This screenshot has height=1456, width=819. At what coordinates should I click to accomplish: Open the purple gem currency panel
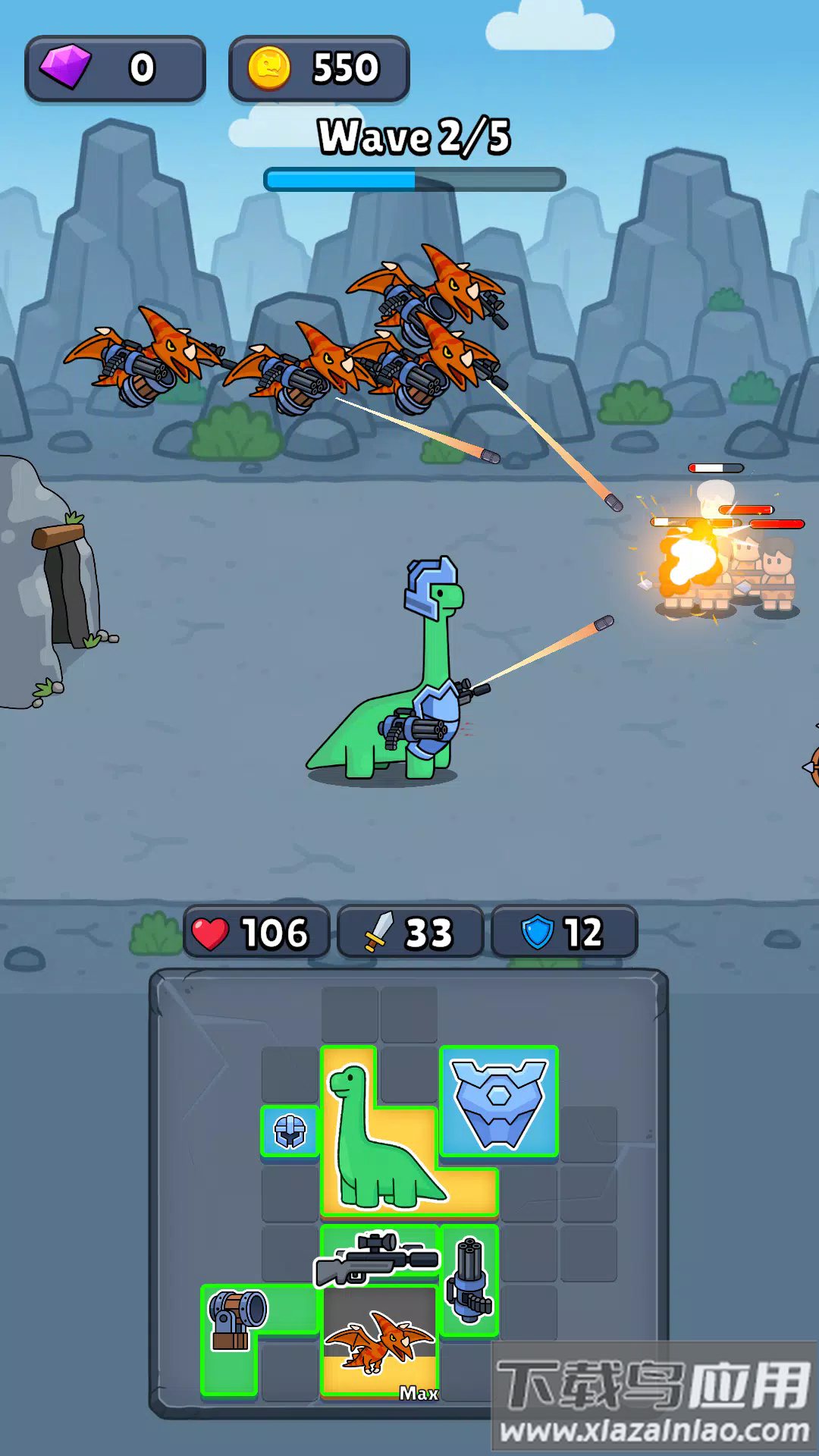[x=115, y=68]
